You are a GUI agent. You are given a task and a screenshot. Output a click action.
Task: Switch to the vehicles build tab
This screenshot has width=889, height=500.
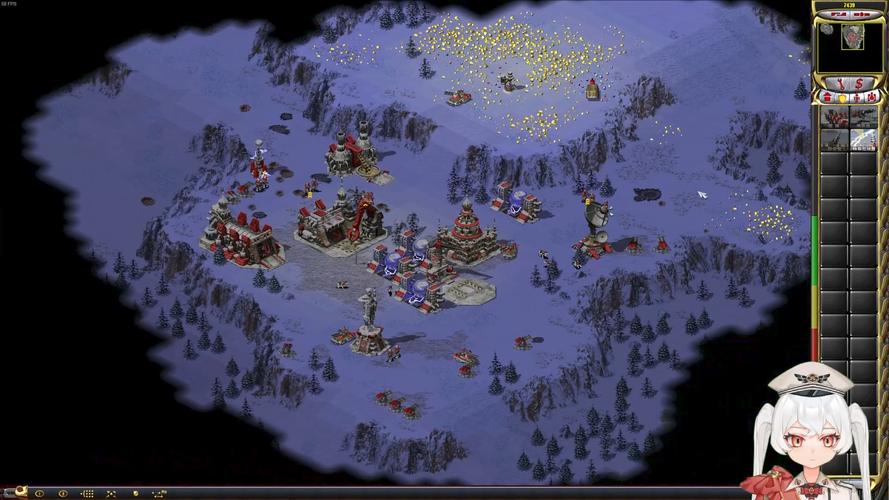(873, 97)
